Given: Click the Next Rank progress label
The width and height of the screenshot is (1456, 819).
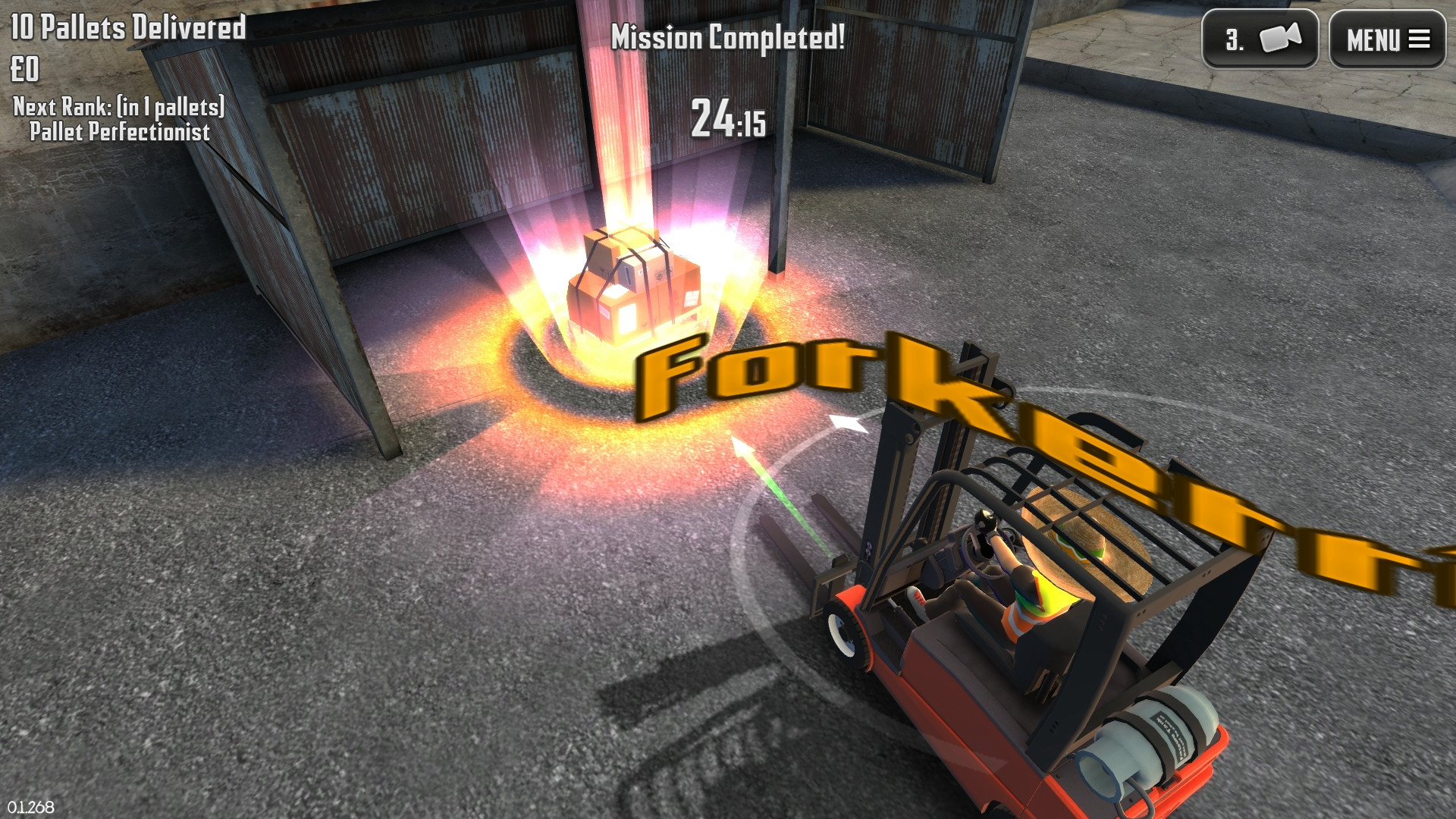Looking at the screenshot, I should pos(118,106).
